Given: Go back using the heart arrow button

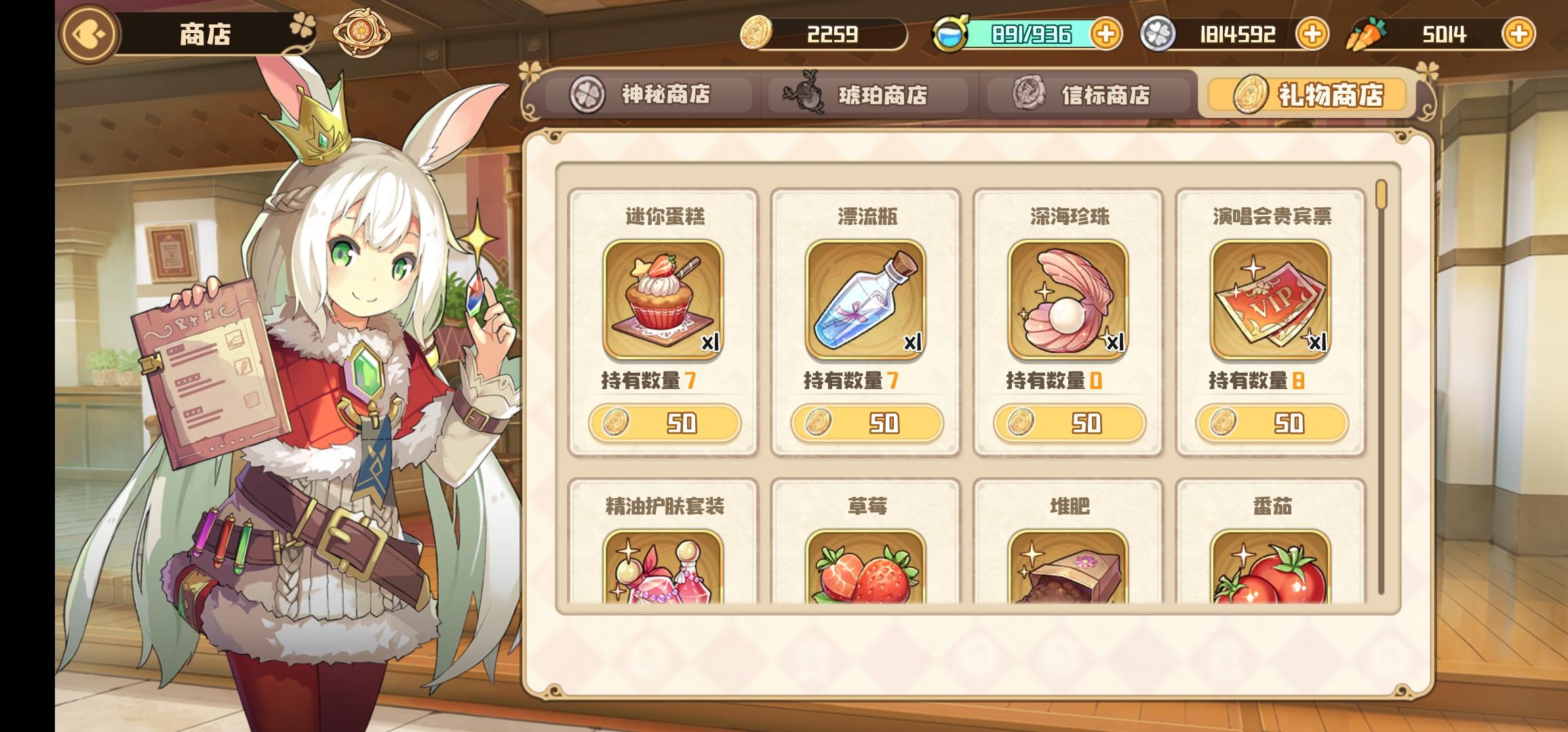Looking at the screenshot, I should (88, 33).
